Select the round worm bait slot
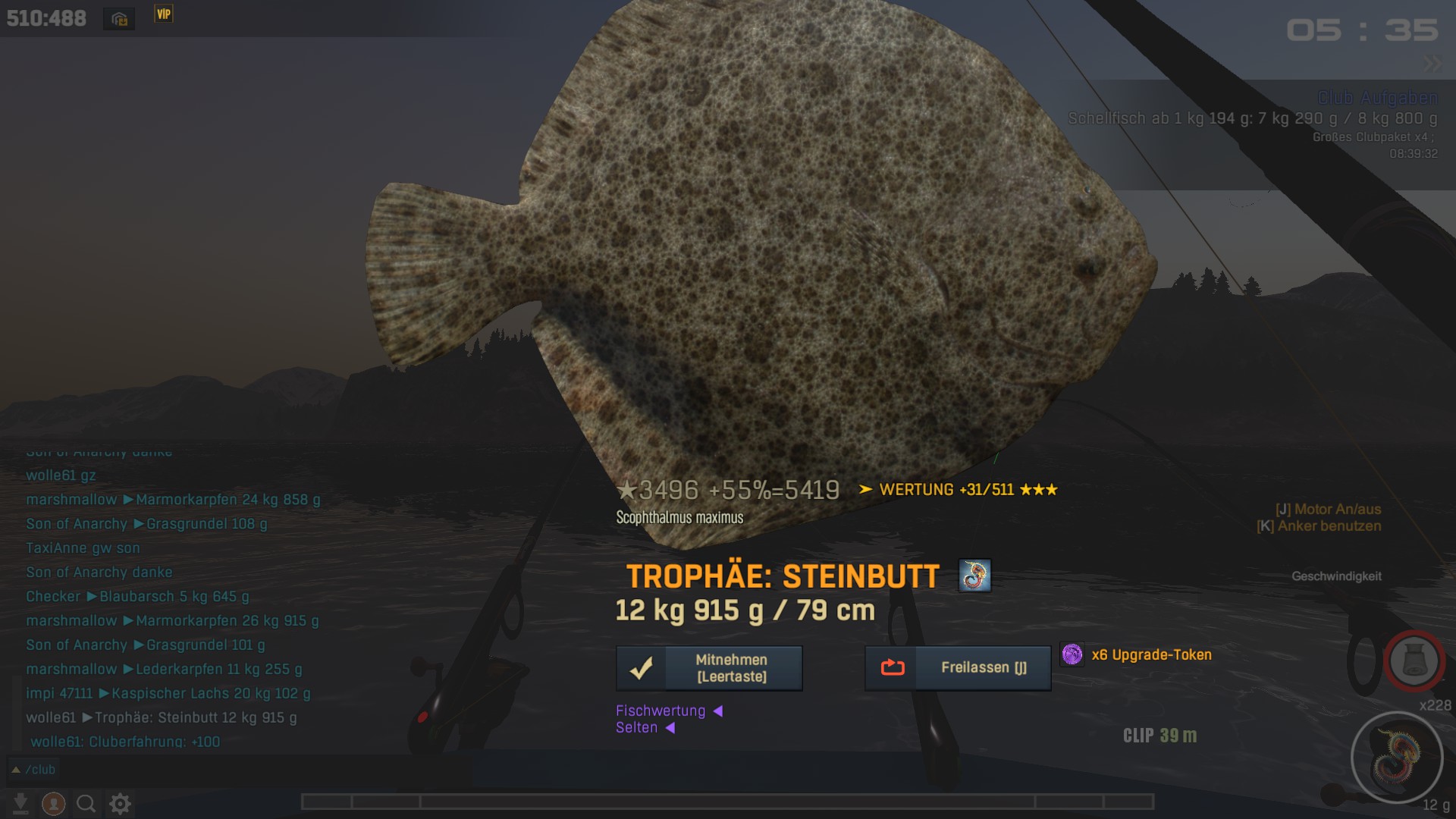The height and width of the screenshot is (819, 1456). (1397, 757)
